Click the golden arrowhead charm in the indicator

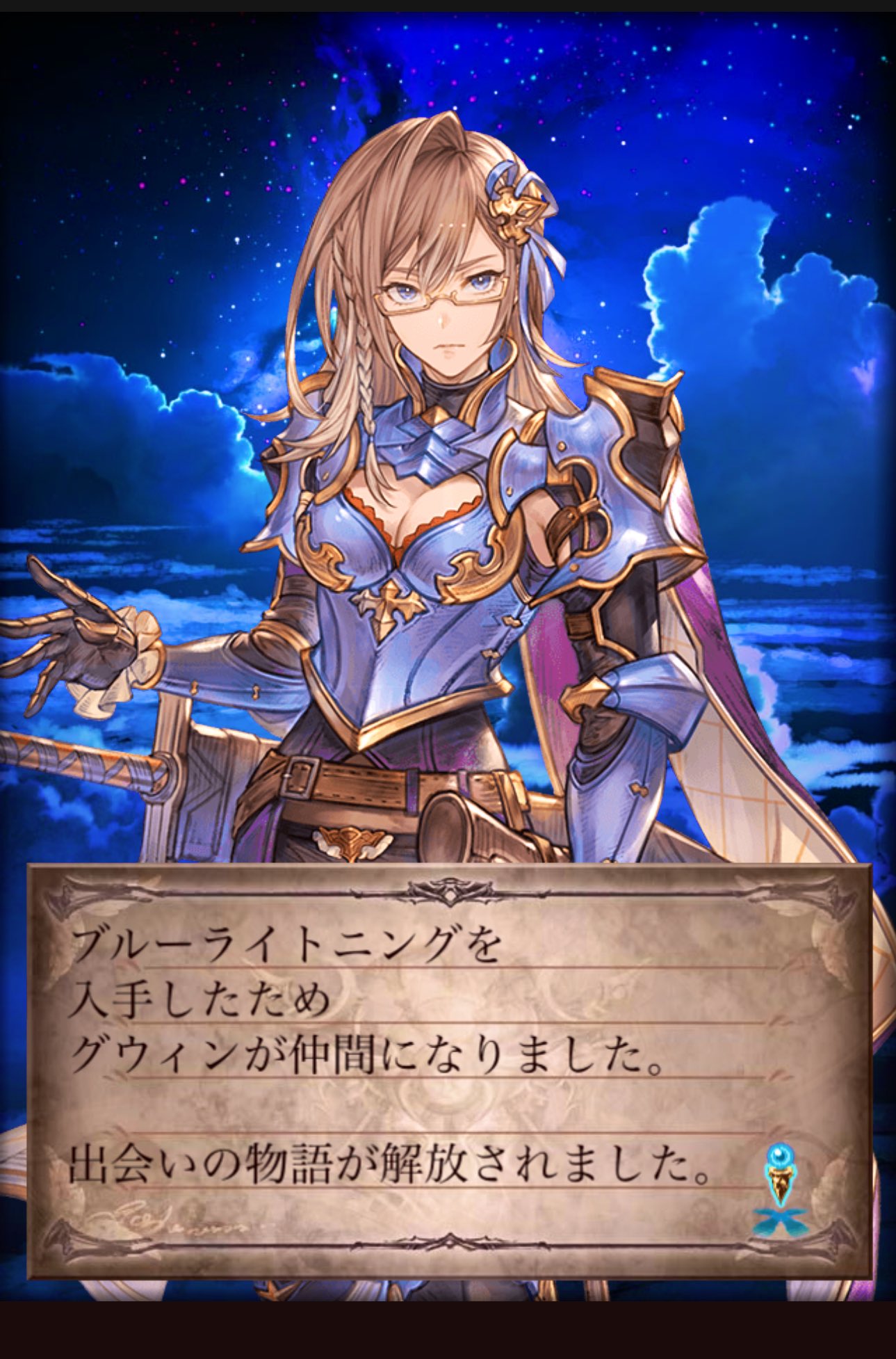point(780,1181)
